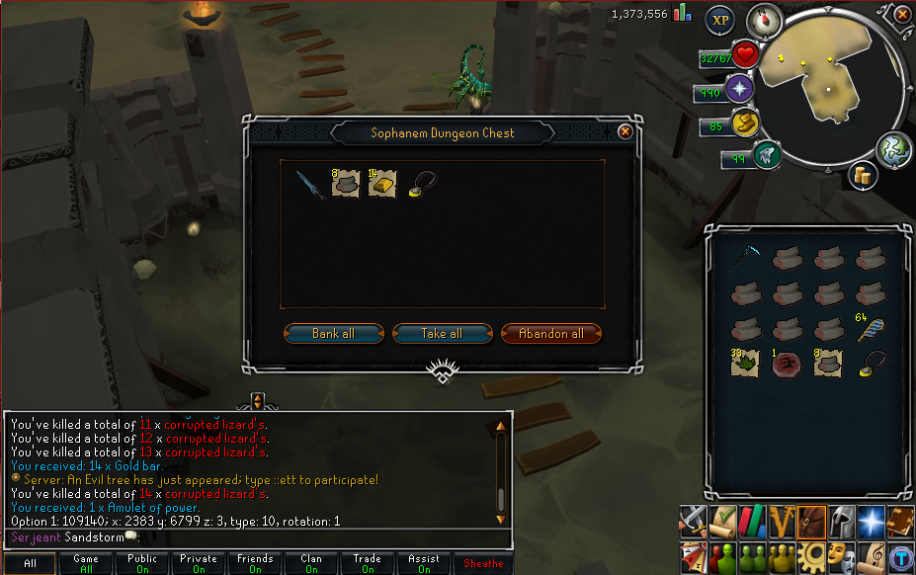Toggle run with the boot icon
Viewport: 916px width, 575px height.
[x=743, y=124]
